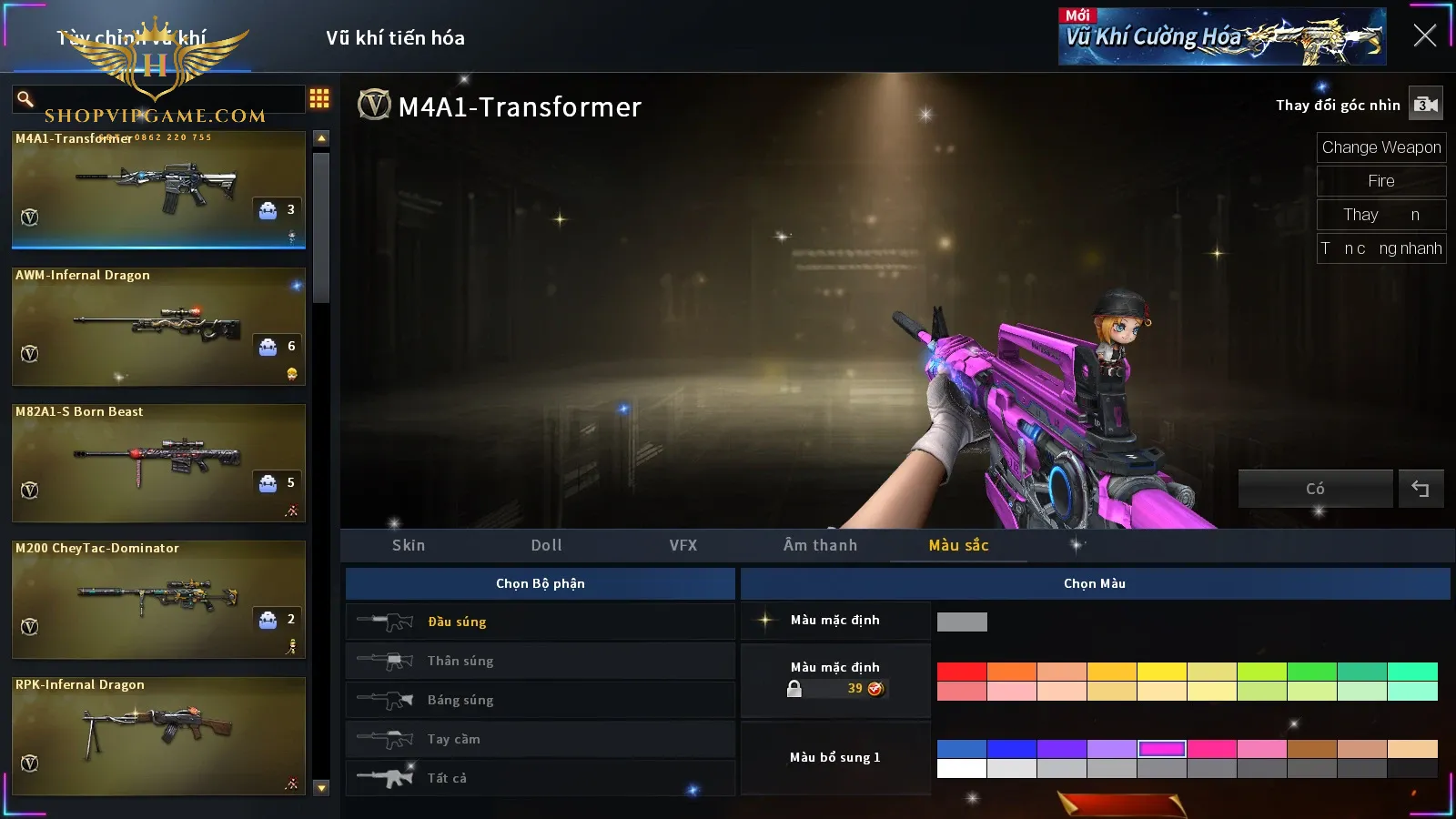This screenshot has height=819, width=1456.
Task: Toggle the weapon list grid view
Action: pyautogui.click(x=319, y=98)
